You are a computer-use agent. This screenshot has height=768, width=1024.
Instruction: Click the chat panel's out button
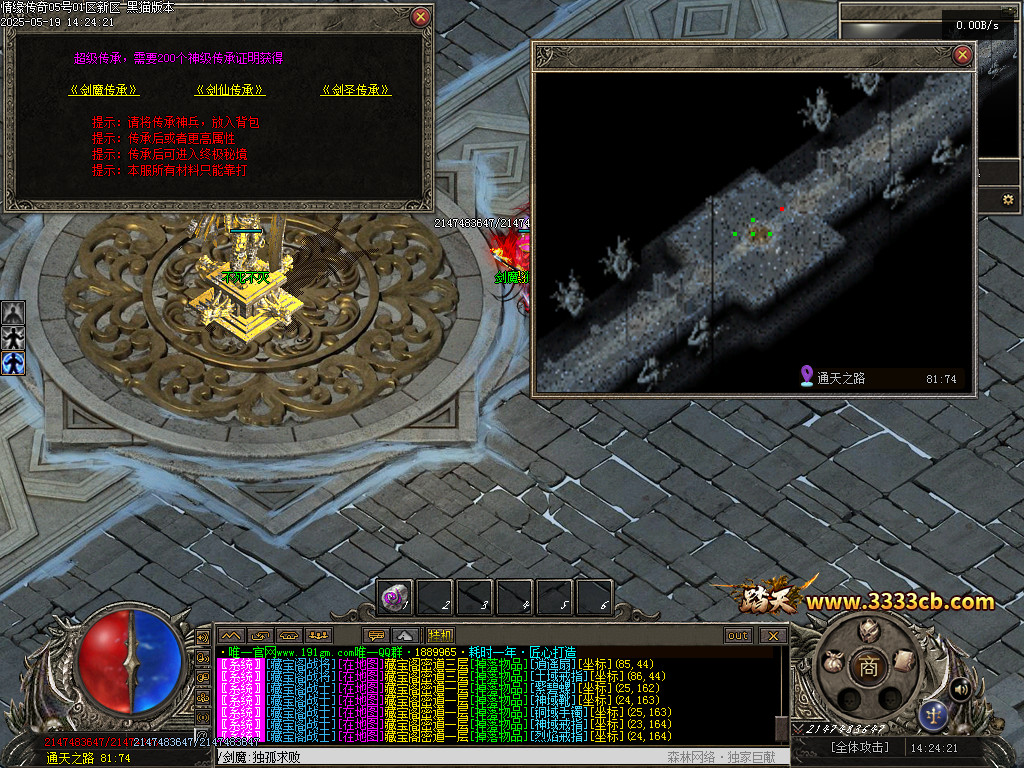738,635
